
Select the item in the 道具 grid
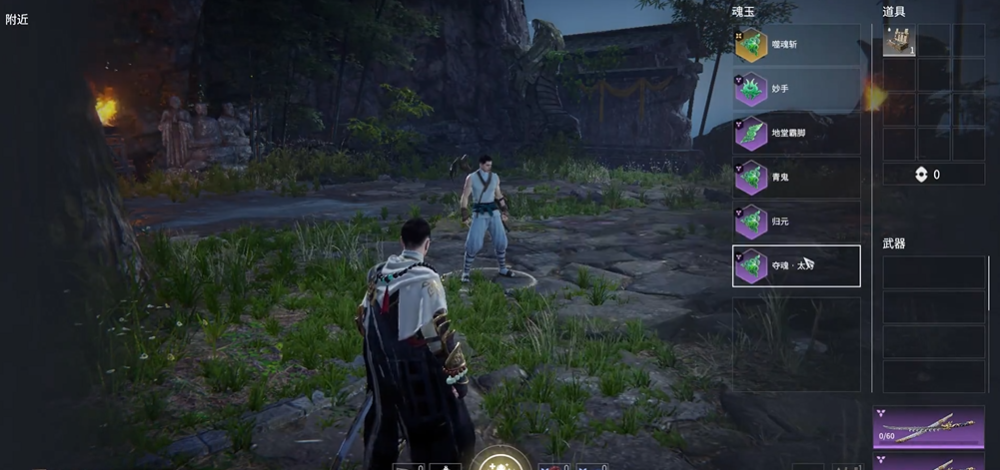pos(899,41)
